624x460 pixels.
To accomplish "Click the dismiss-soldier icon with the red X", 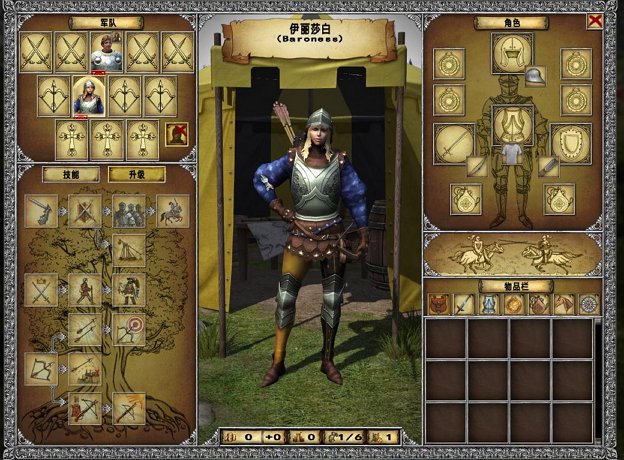I will click(177, 134).
